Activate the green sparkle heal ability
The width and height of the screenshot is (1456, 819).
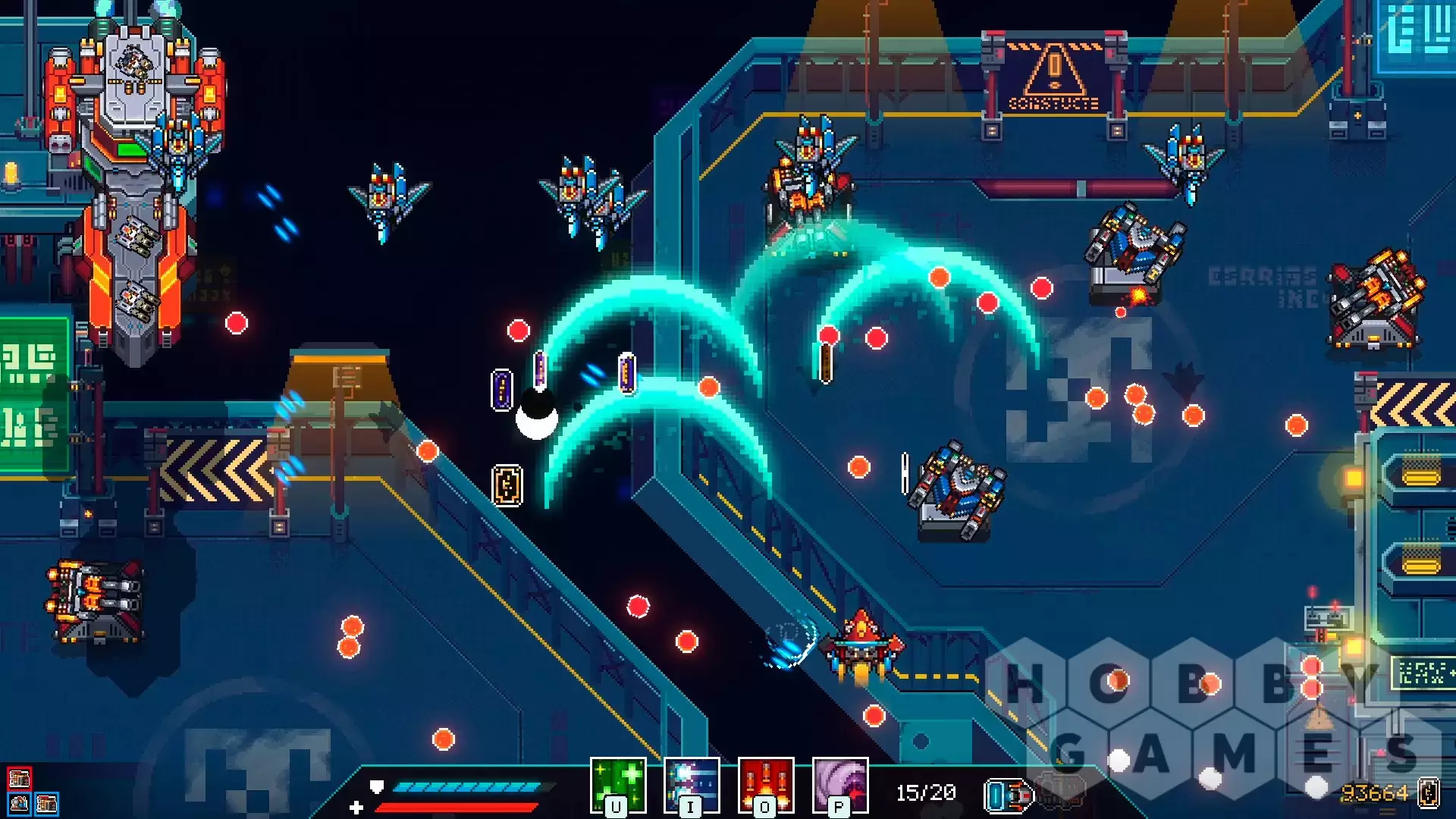coord(618,785)
